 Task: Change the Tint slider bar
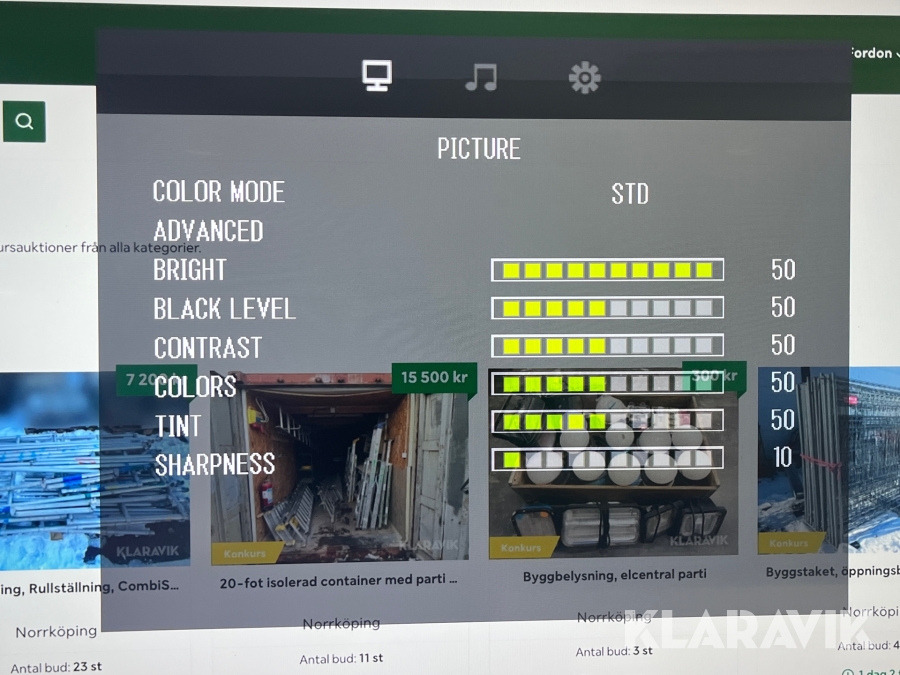(x=607, y=421)
